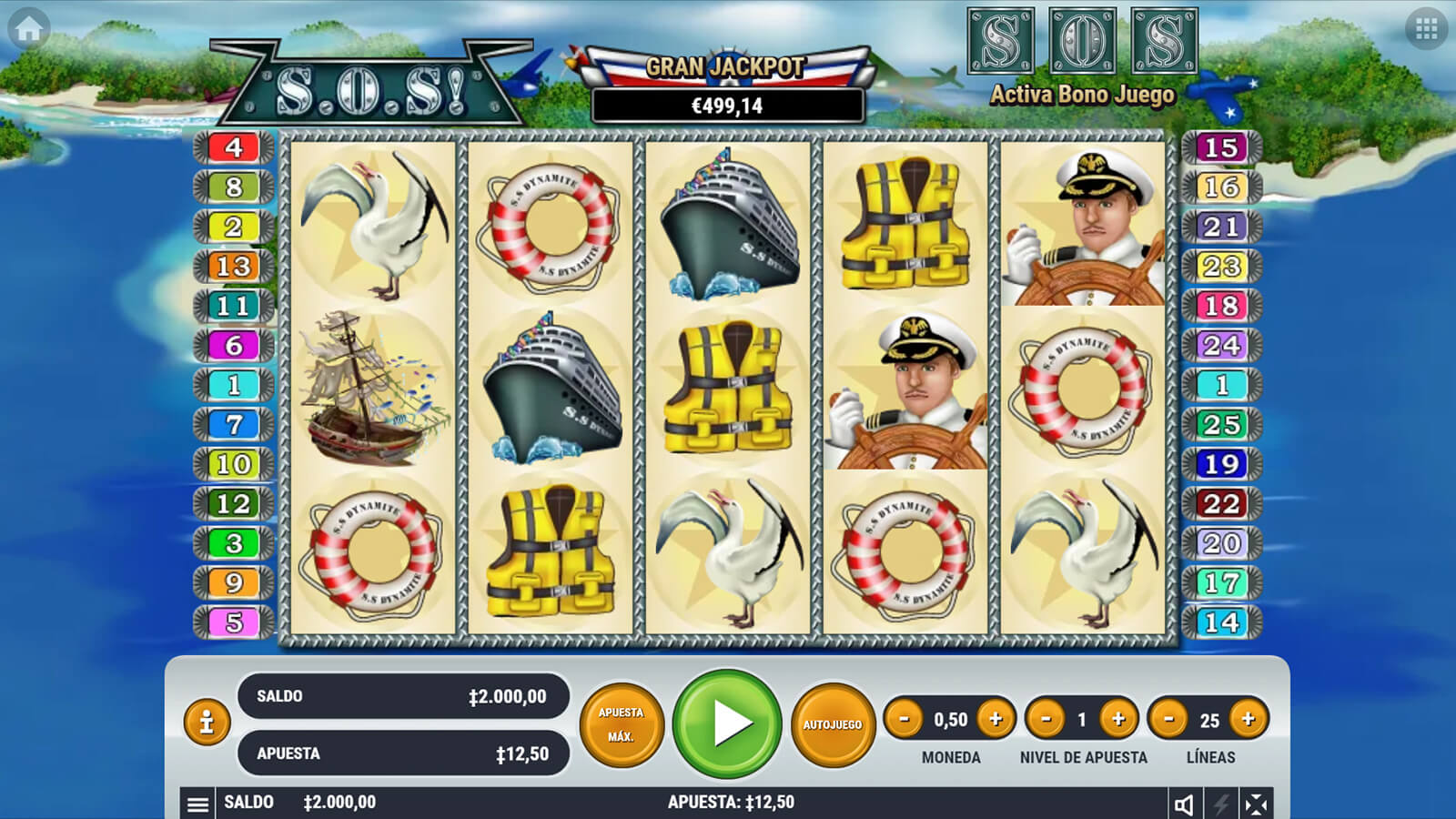The width and height of the screenshot is (1456, 819).
Task: Open the info paytable button
Action: point(207,723)
